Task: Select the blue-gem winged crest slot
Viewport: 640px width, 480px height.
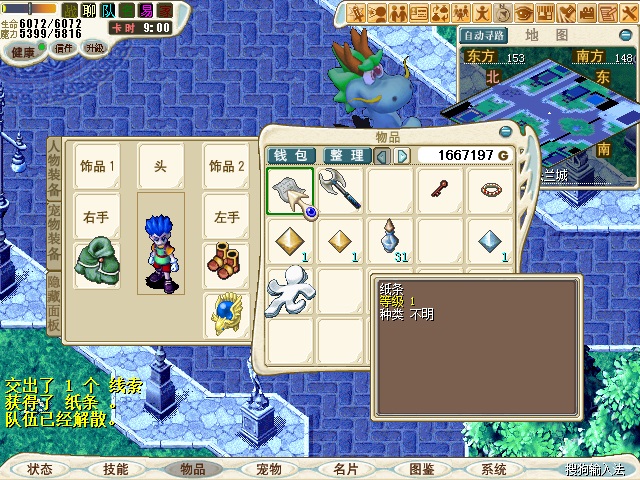Action: (226, 314)
